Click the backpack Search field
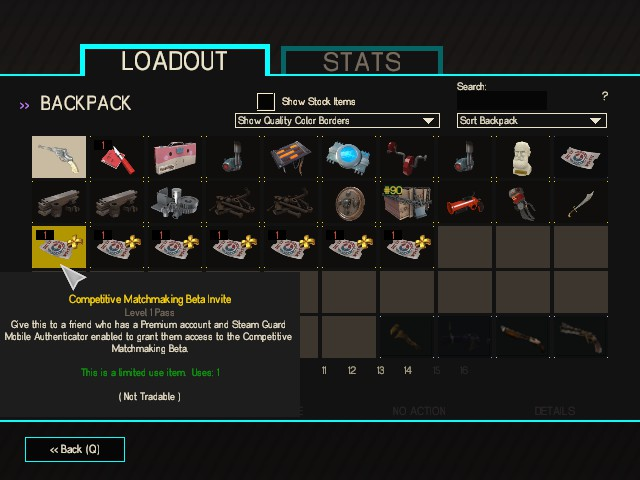640x480 pixels. pyautogui.click(x=502, y=101)
